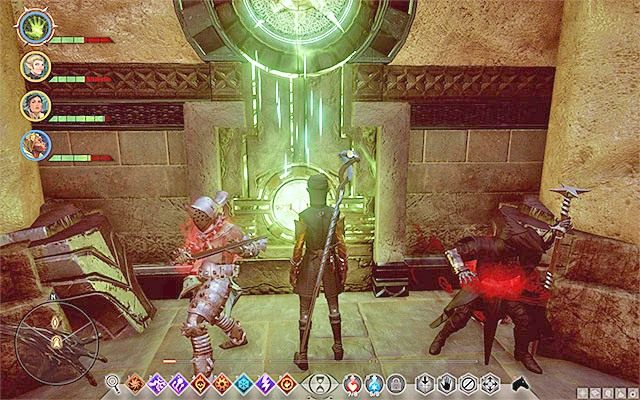This screenshot has width=640, height=400.
Task: Use the red health potion
Action: [350, 382]
